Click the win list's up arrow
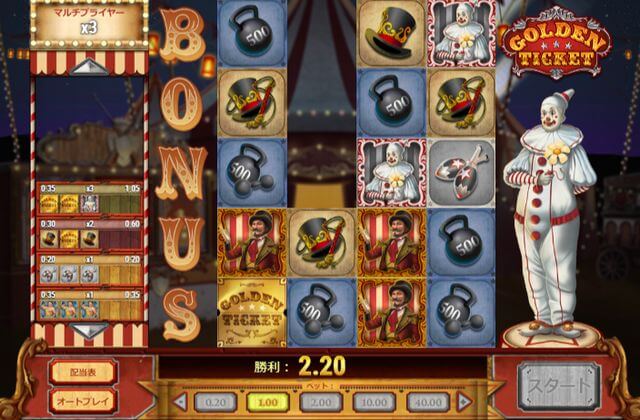This screenshot has height=420, width=640. pyautogui.click(x=90, y=66)
